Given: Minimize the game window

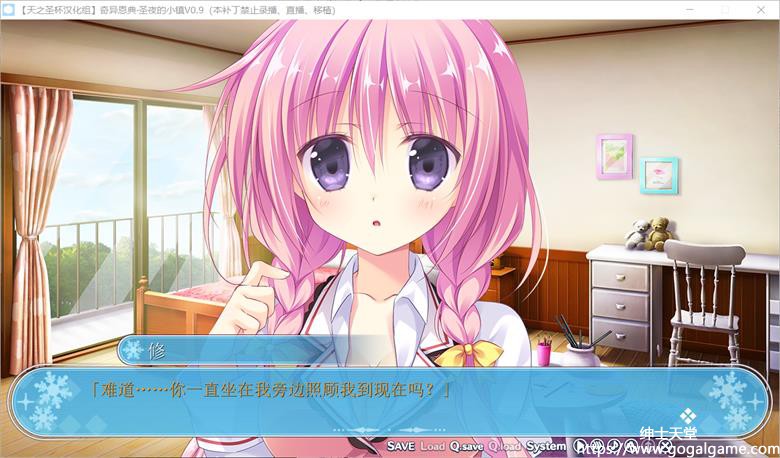Looking at the screenshot, I should point(686,9).
